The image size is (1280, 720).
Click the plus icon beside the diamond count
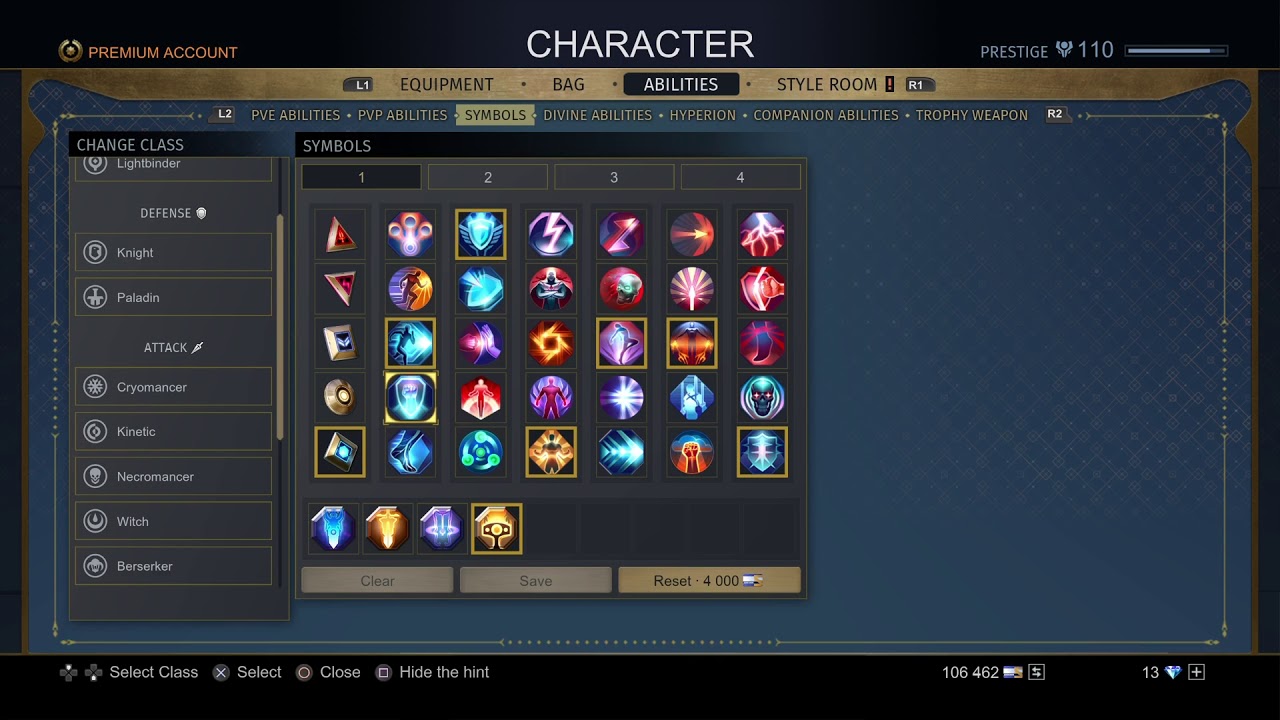tap(1196, 672)
